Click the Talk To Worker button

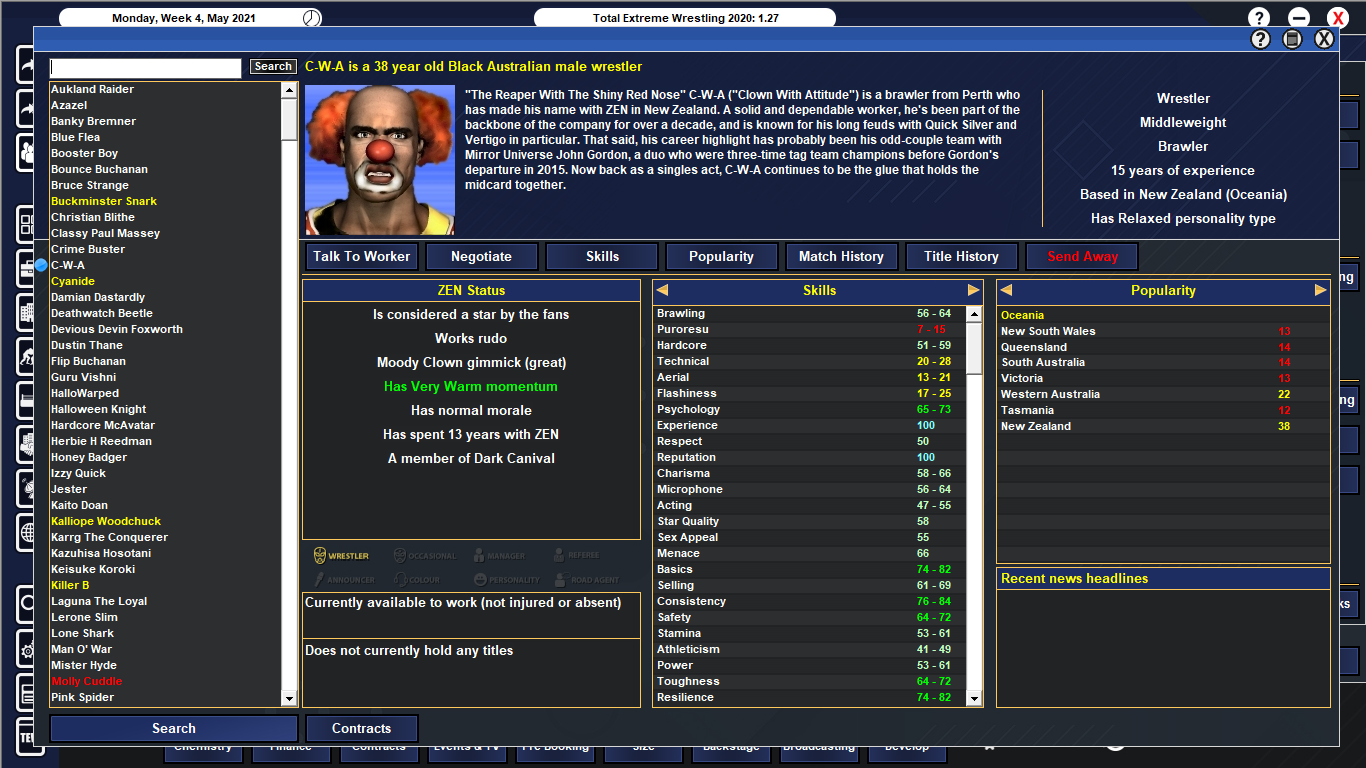point(361,256)
